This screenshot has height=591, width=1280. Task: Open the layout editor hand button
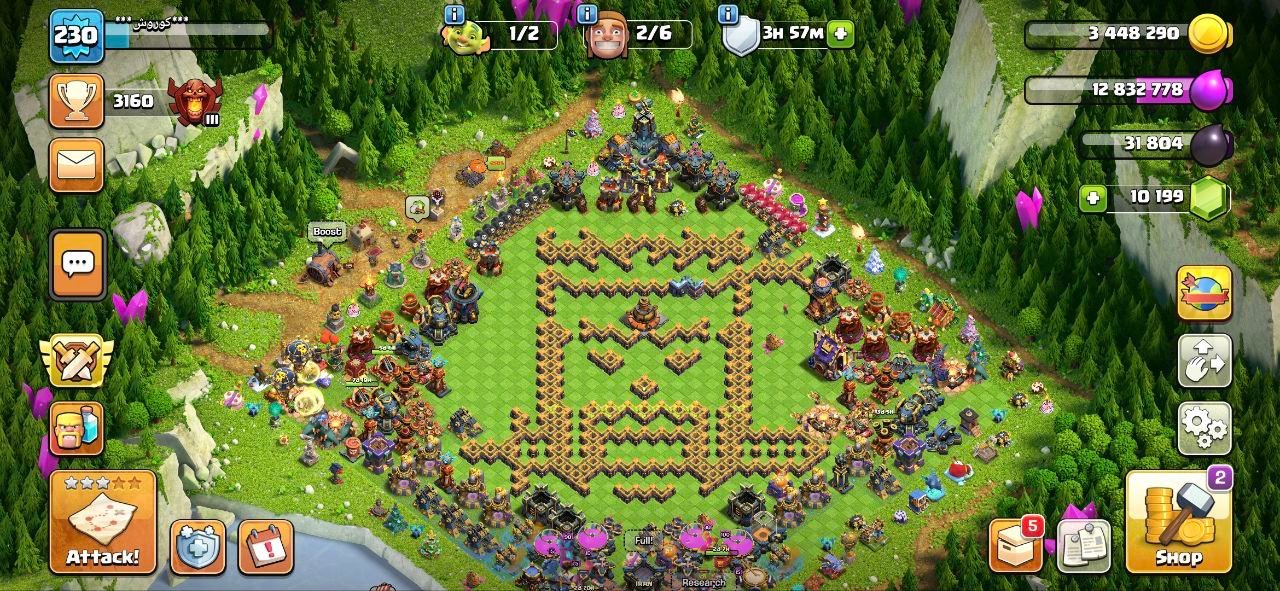coord(1204,360)
